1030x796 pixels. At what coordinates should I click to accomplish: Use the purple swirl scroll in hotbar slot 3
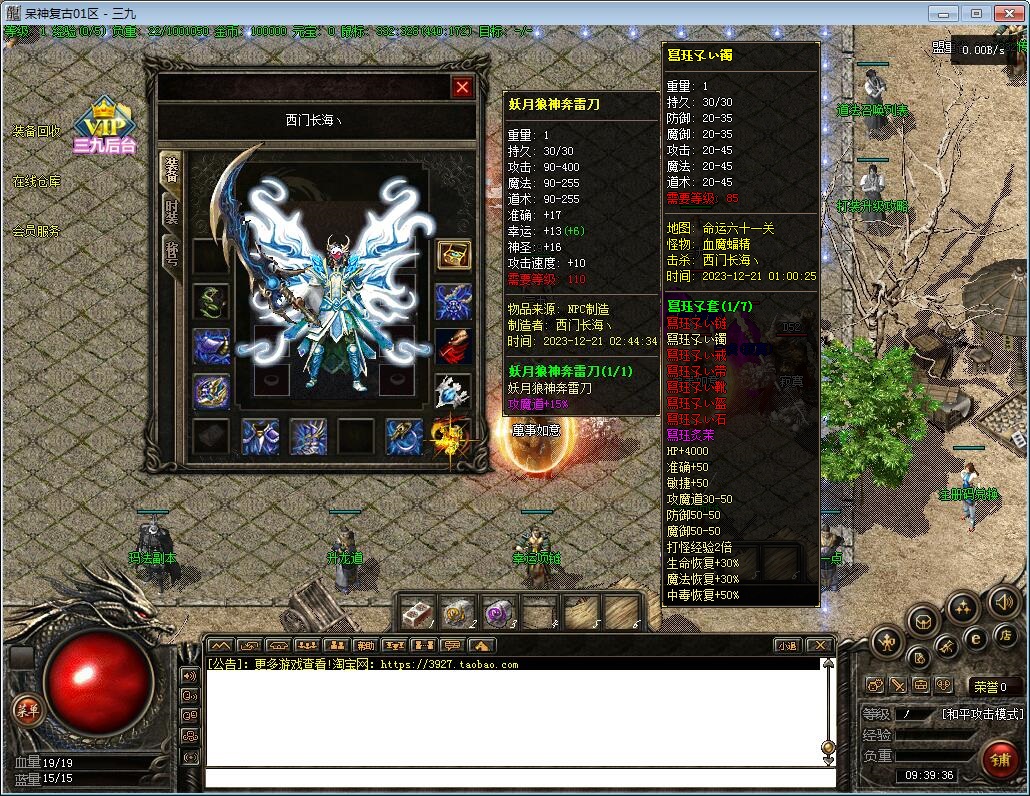coord(498,612)
